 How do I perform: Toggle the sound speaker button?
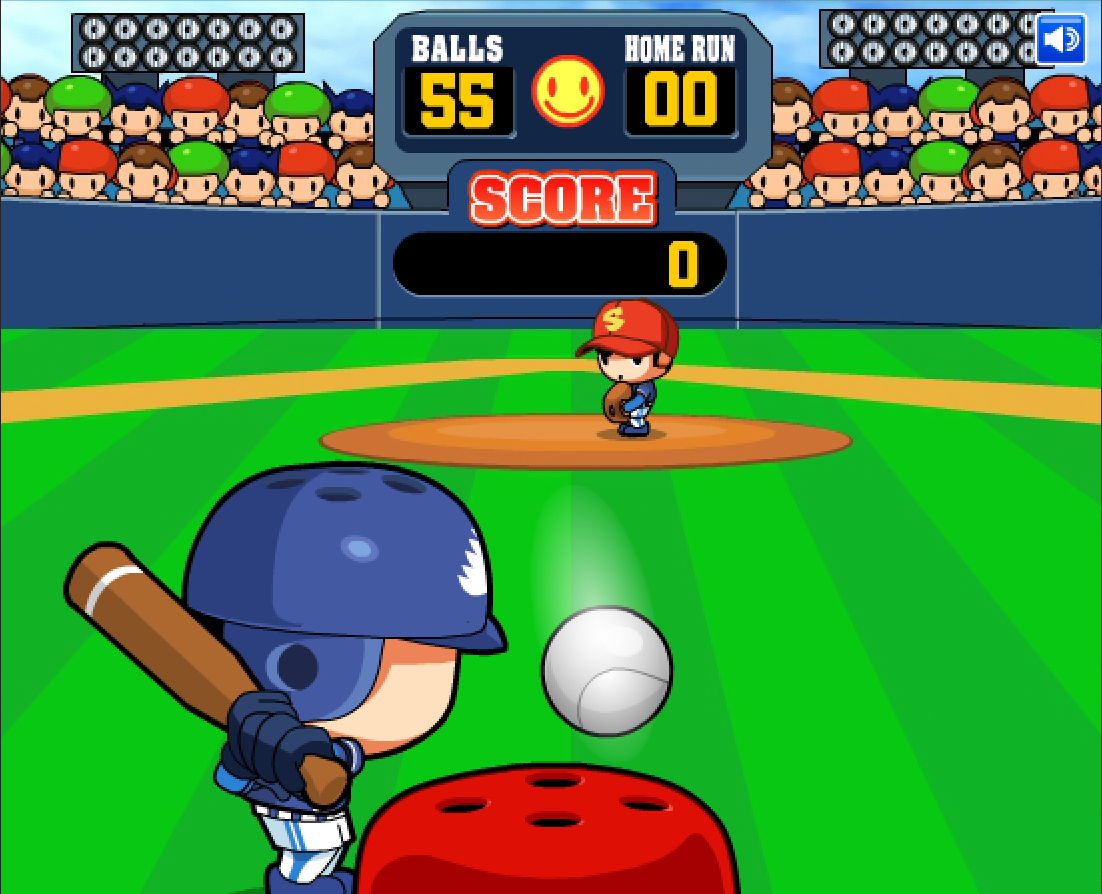click(1060, 40)
